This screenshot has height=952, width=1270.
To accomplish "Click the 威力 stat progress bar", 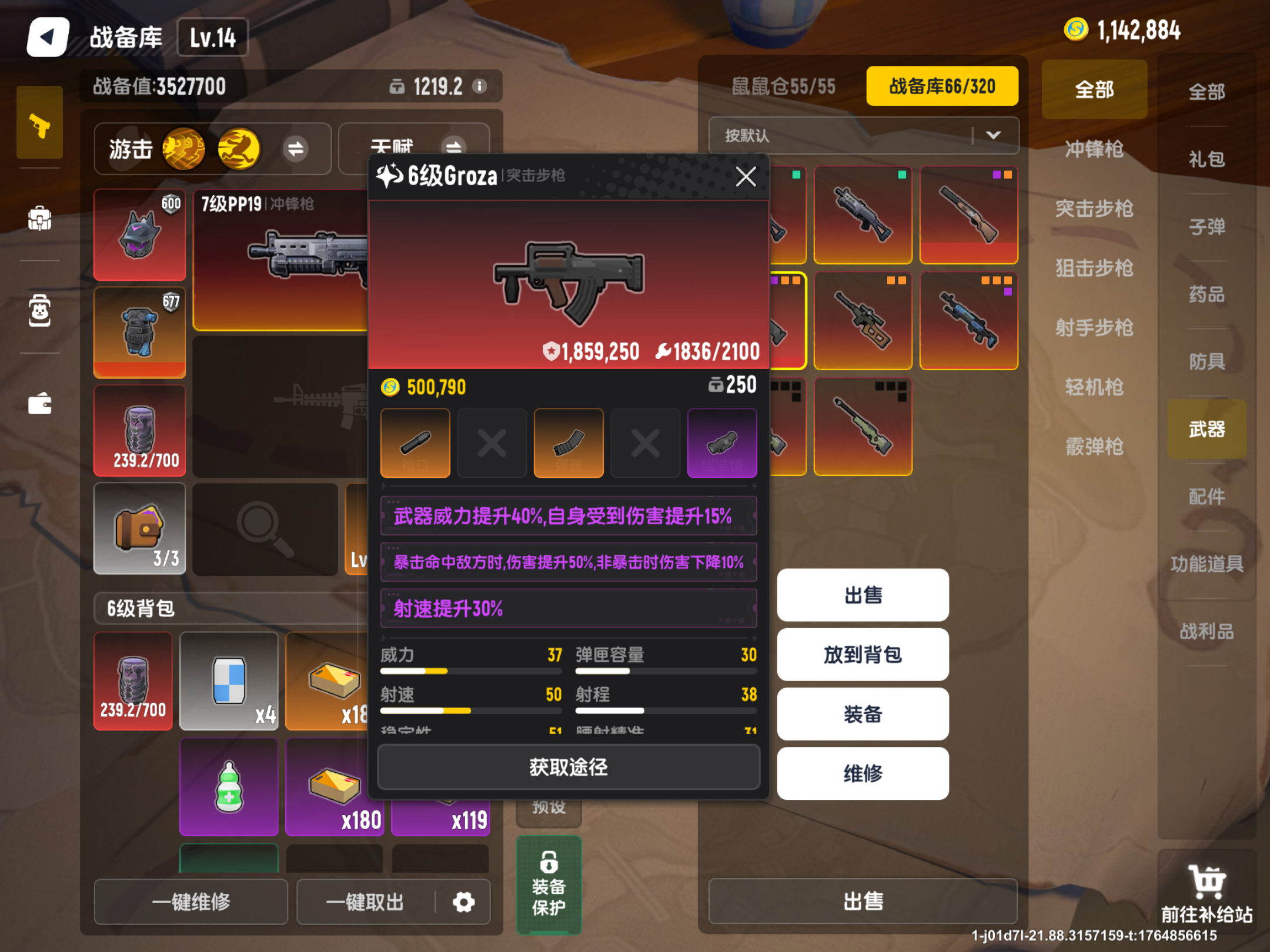I will [x=470, y=670].
